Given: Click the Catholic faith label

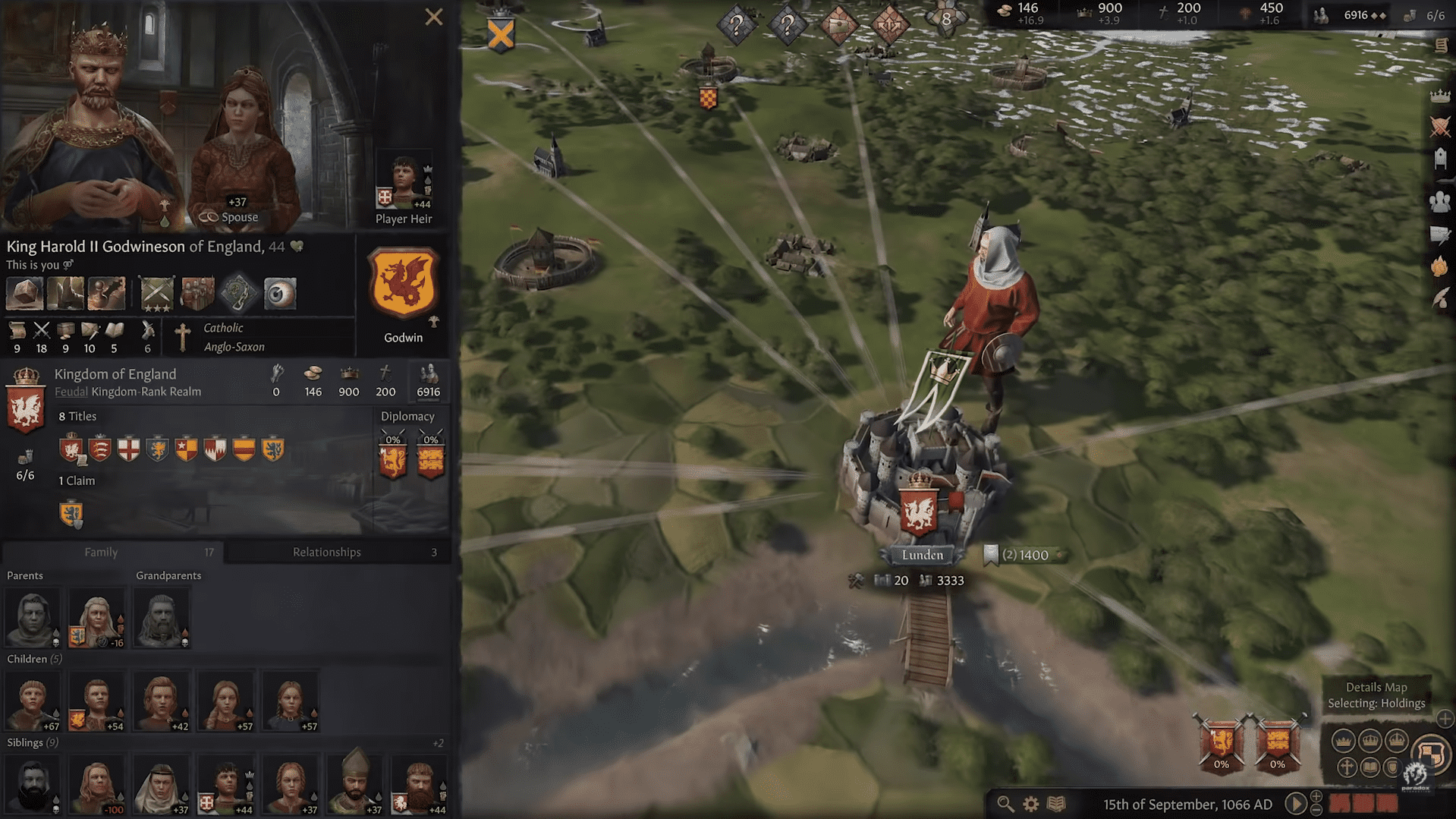Looking at the screenshot, I should 223,328.
